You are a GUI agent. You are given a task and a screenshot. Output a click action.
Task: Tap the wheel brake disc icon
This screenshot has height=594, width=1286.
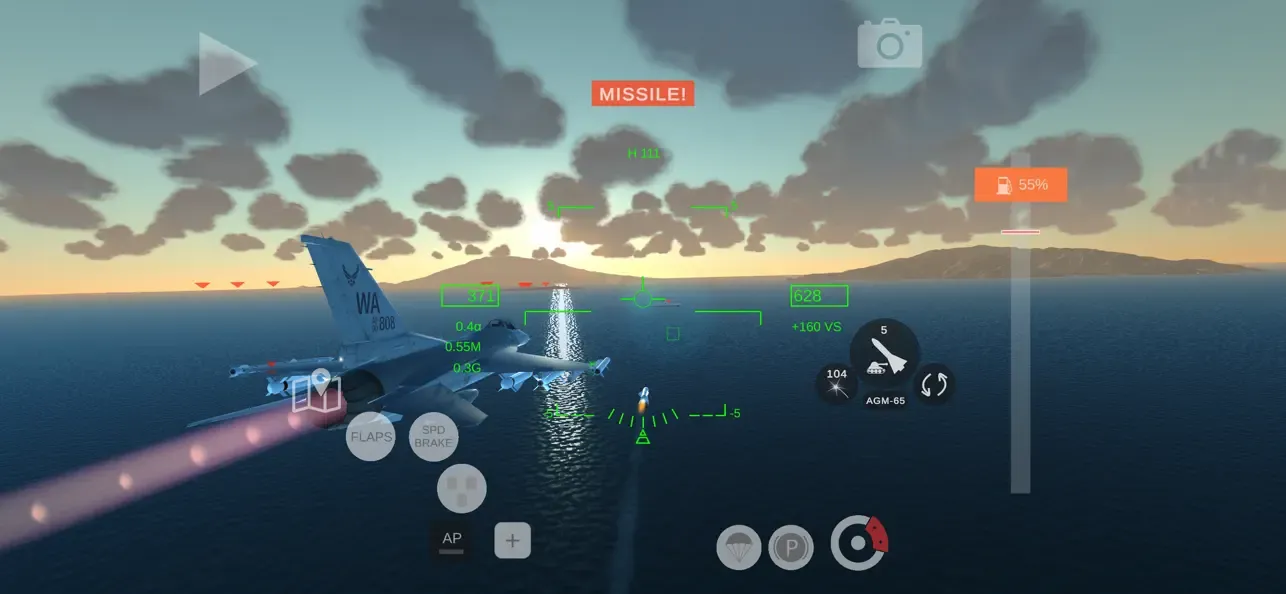click(858, 543)
